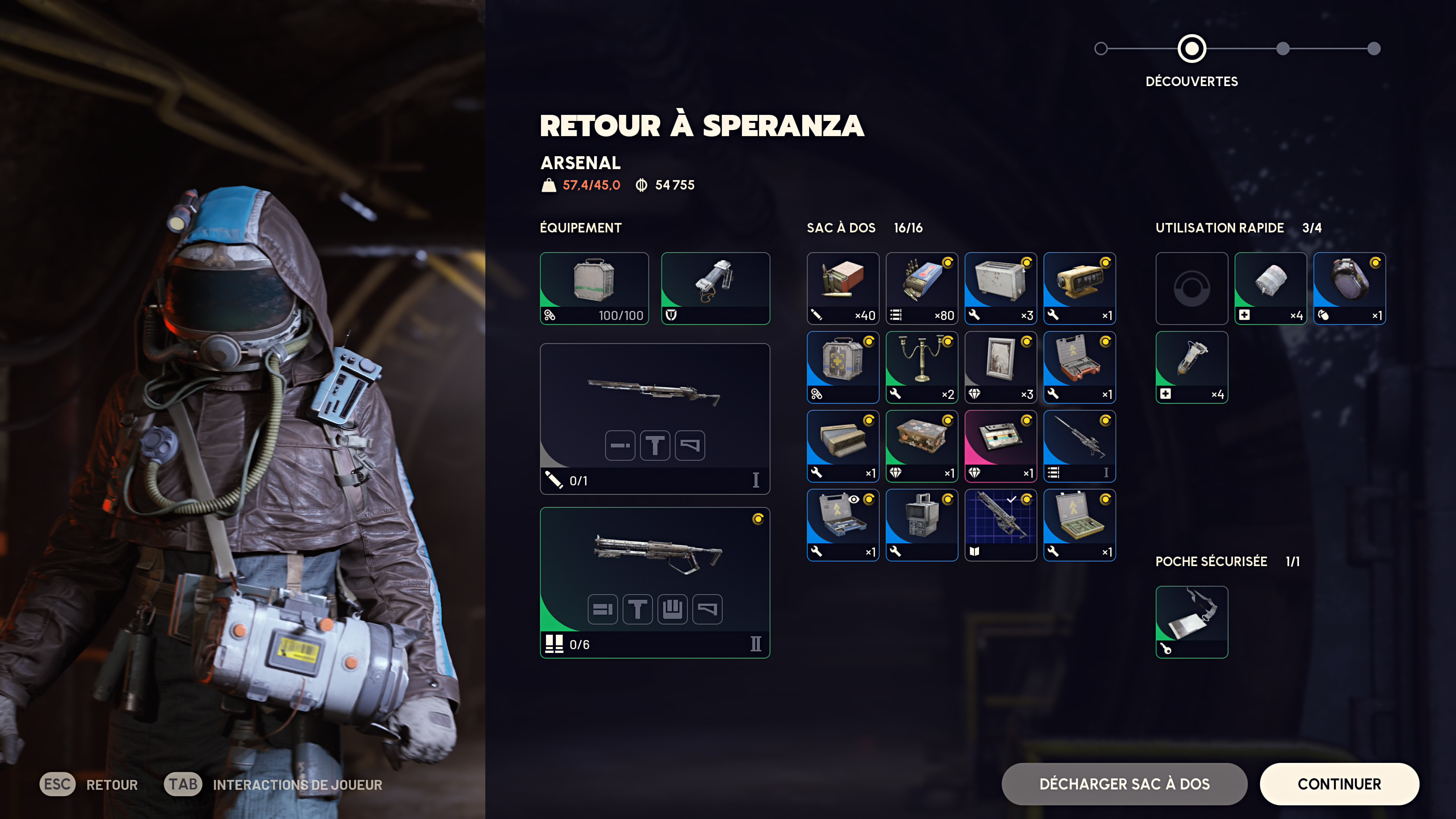The width and height of the screenshot is (1456, 819).
Task: Select the bandage quick-use slot
Action: tap(1270, 288)
